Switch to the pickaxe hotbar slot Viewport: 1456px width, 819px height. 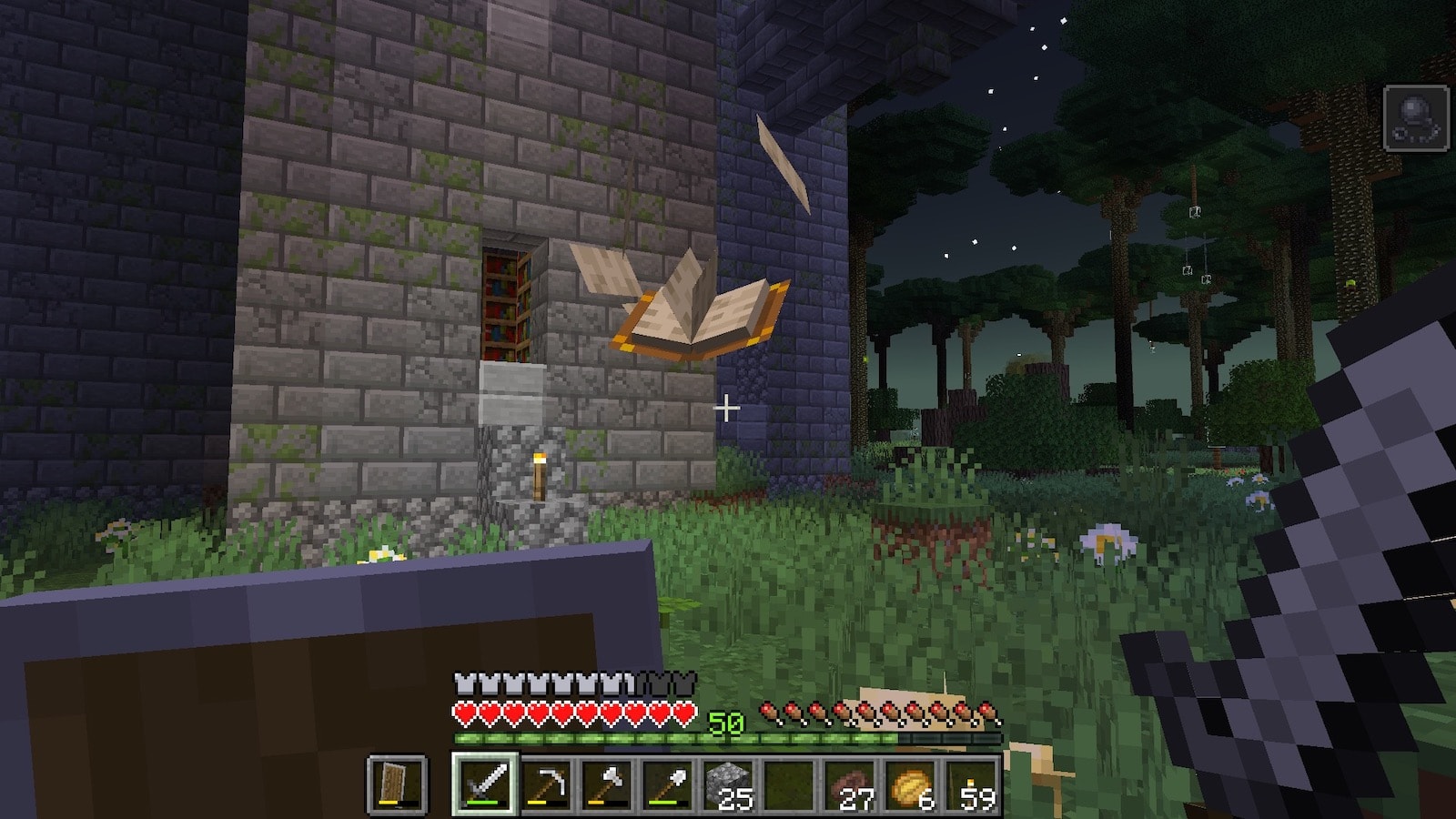[545, 784]
